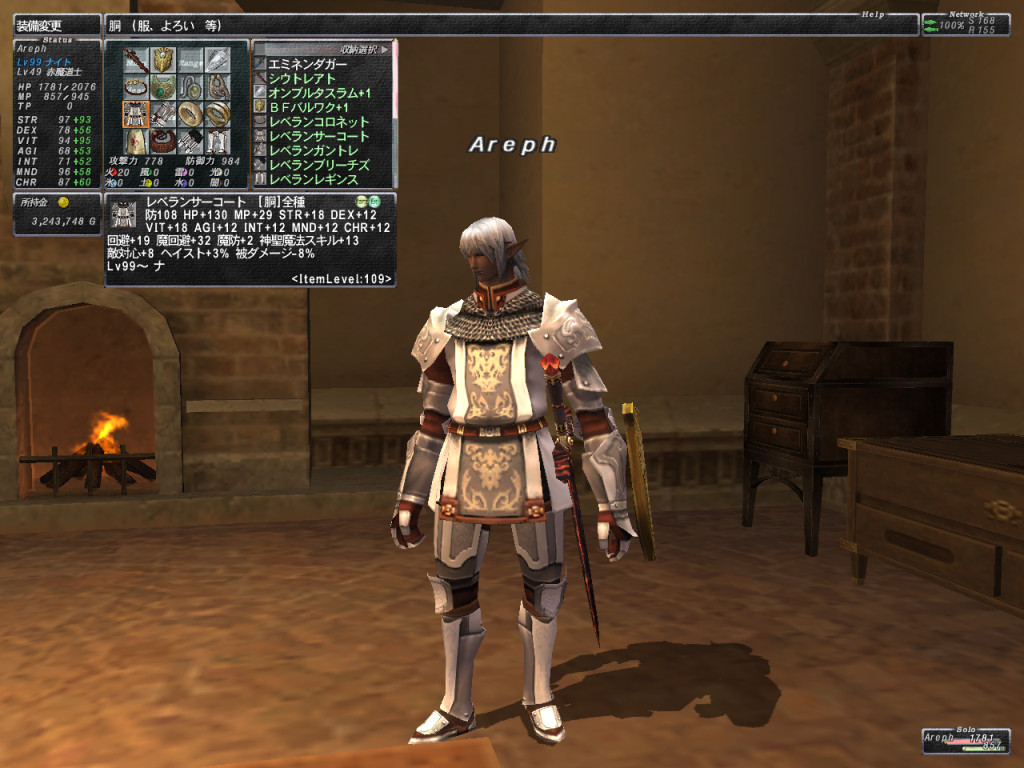Screen dimensions: 1024x768
Task: Select the silver ammo slot item
Action: (216, 60)
